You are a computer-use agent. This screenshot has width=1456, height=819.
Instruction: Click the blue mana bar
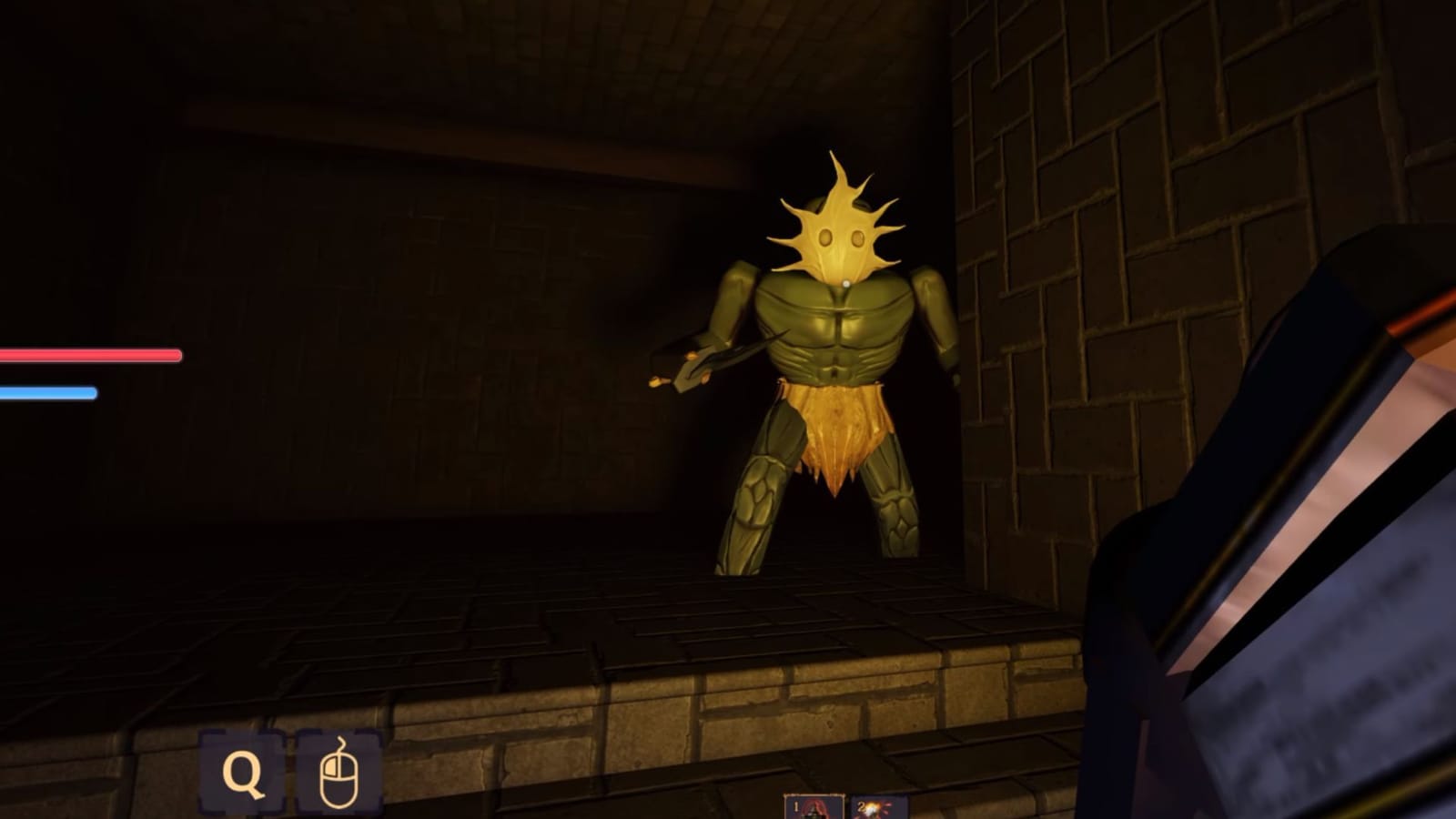pos(50,389)
